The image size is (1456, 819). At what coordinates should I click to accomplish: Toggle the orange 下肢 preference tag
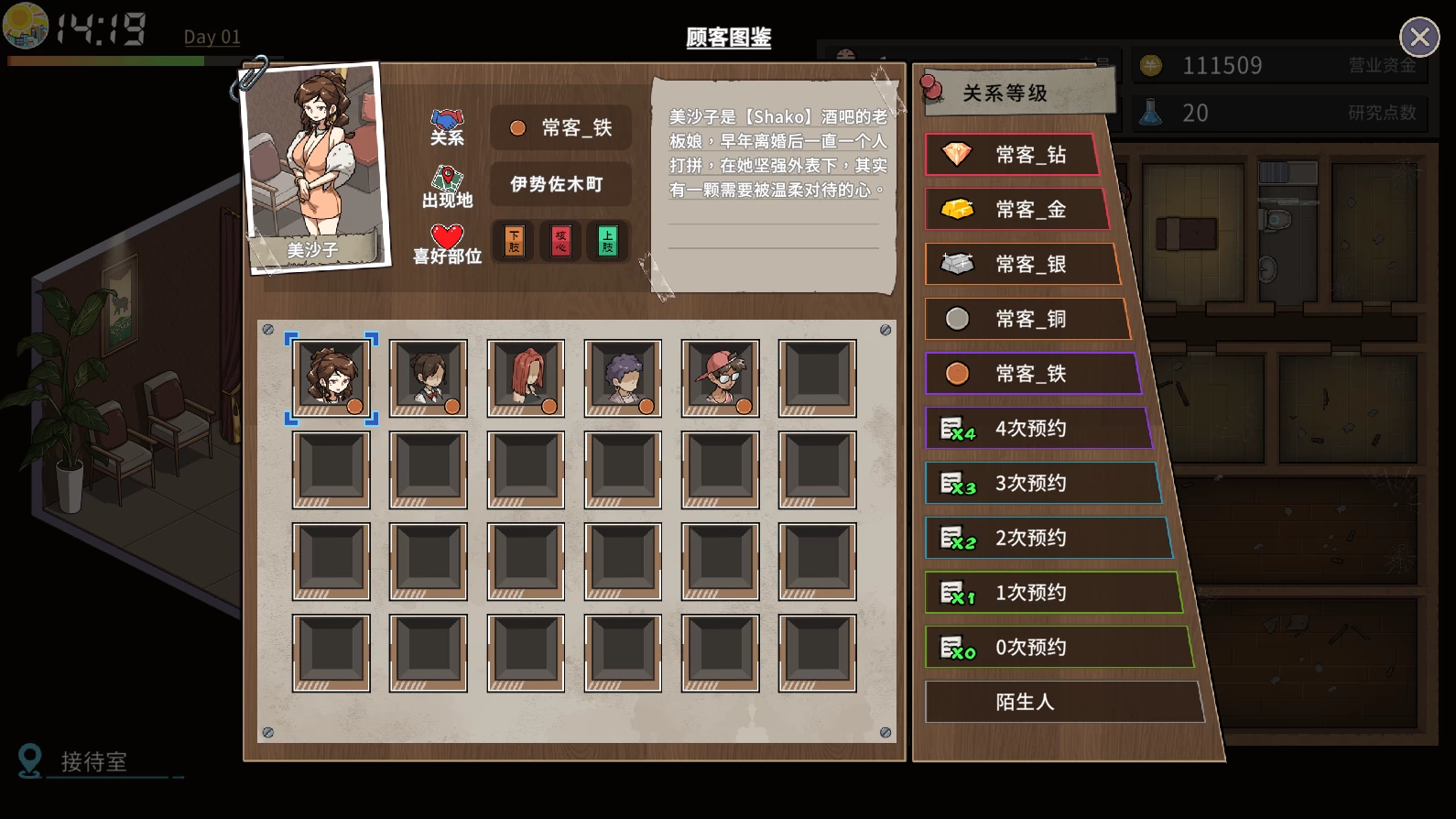pyautogui.click(x=513, y=241)
